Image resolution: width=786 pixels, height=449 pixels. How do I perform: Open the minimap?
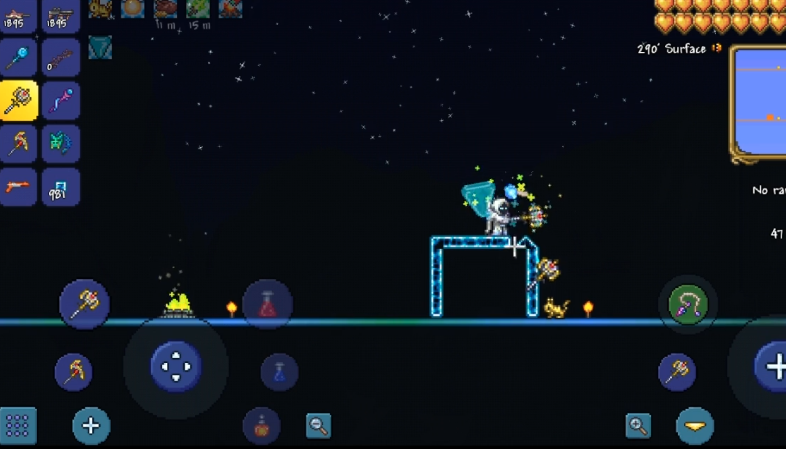pyautogui.click(x=760, y=102)
